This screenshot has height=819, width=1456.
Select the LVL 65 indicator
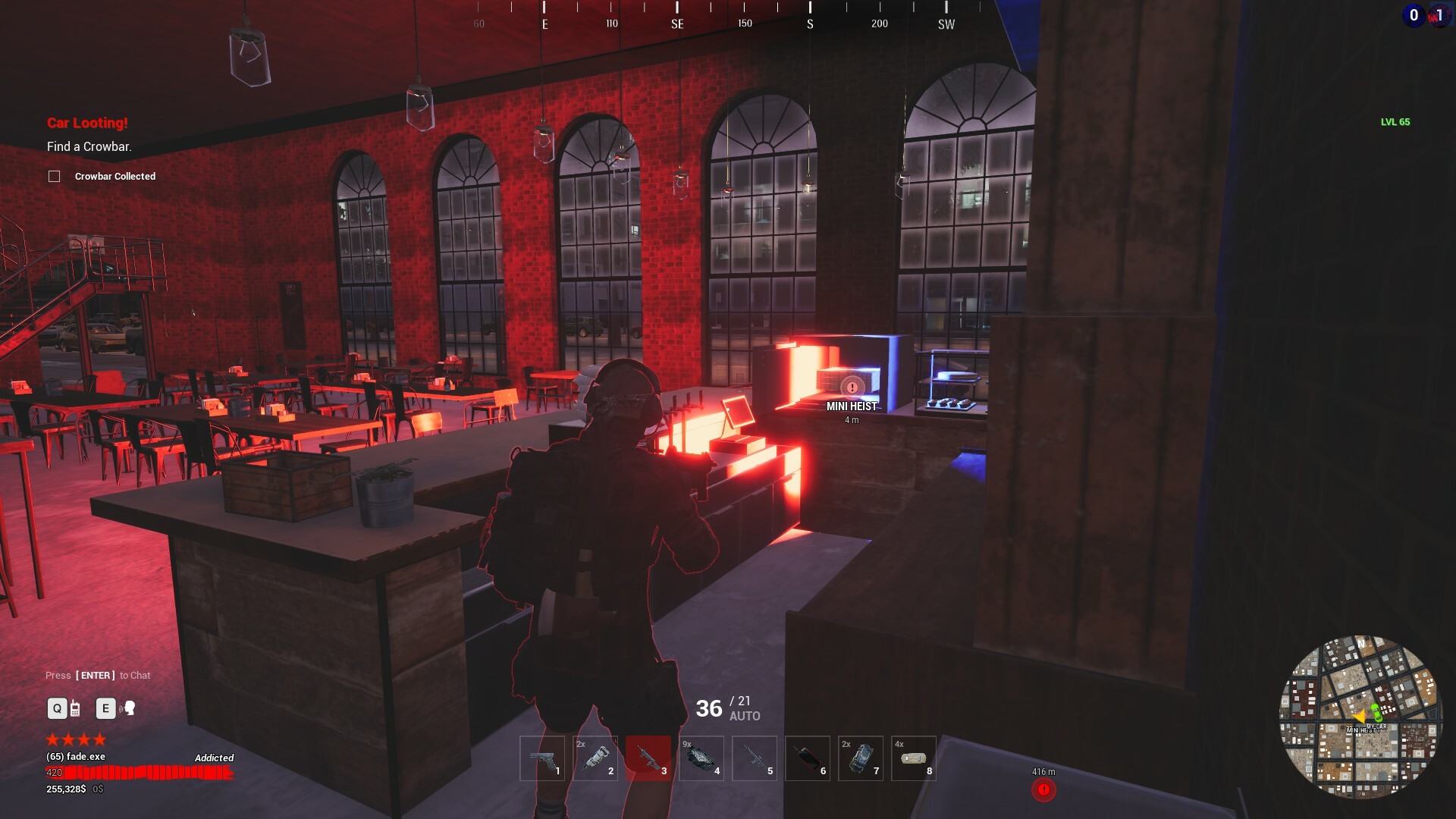click(1394, 121)
